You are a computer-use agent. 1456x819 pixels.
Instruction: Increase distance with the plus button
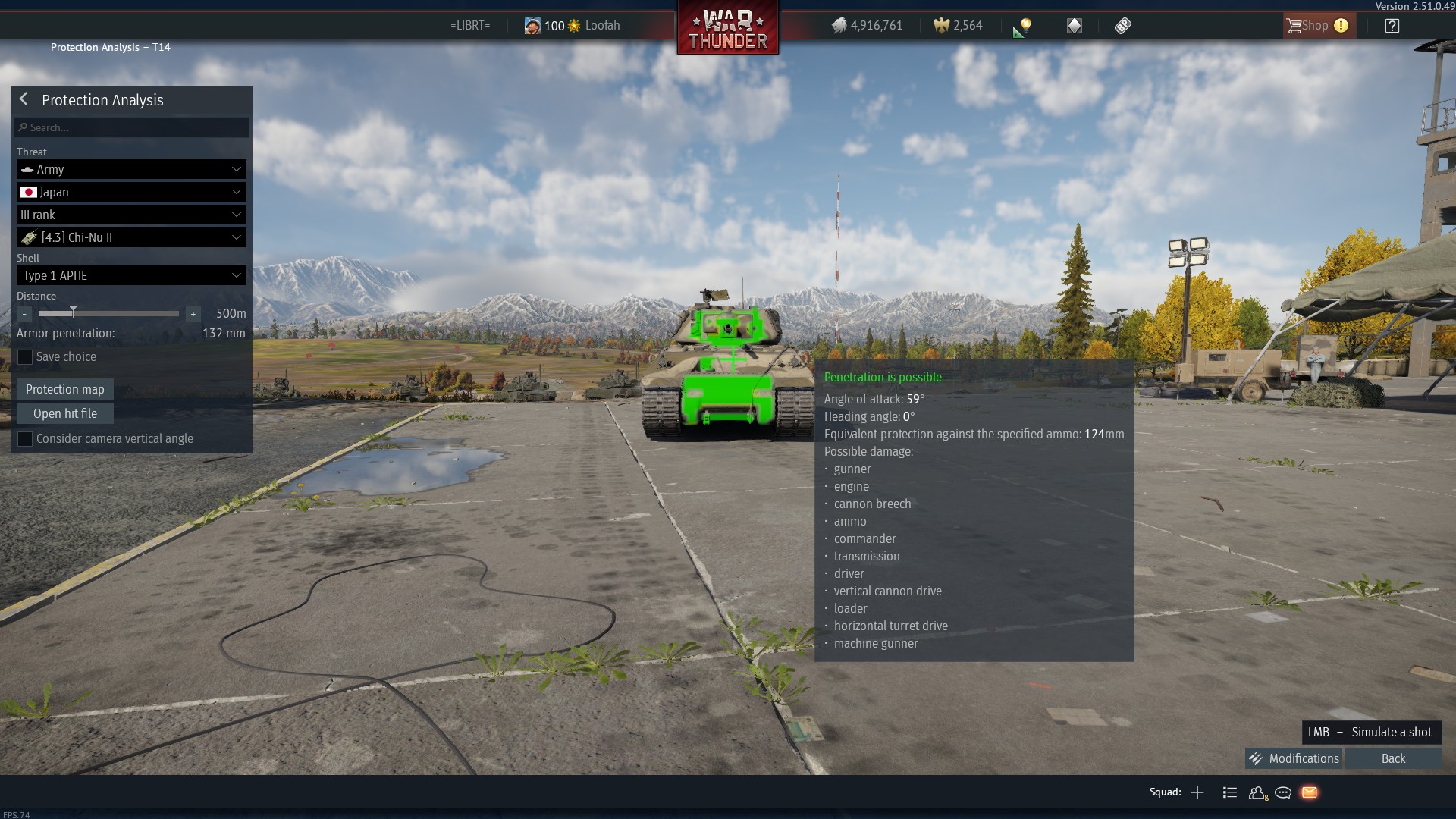[x=193, y=313]
